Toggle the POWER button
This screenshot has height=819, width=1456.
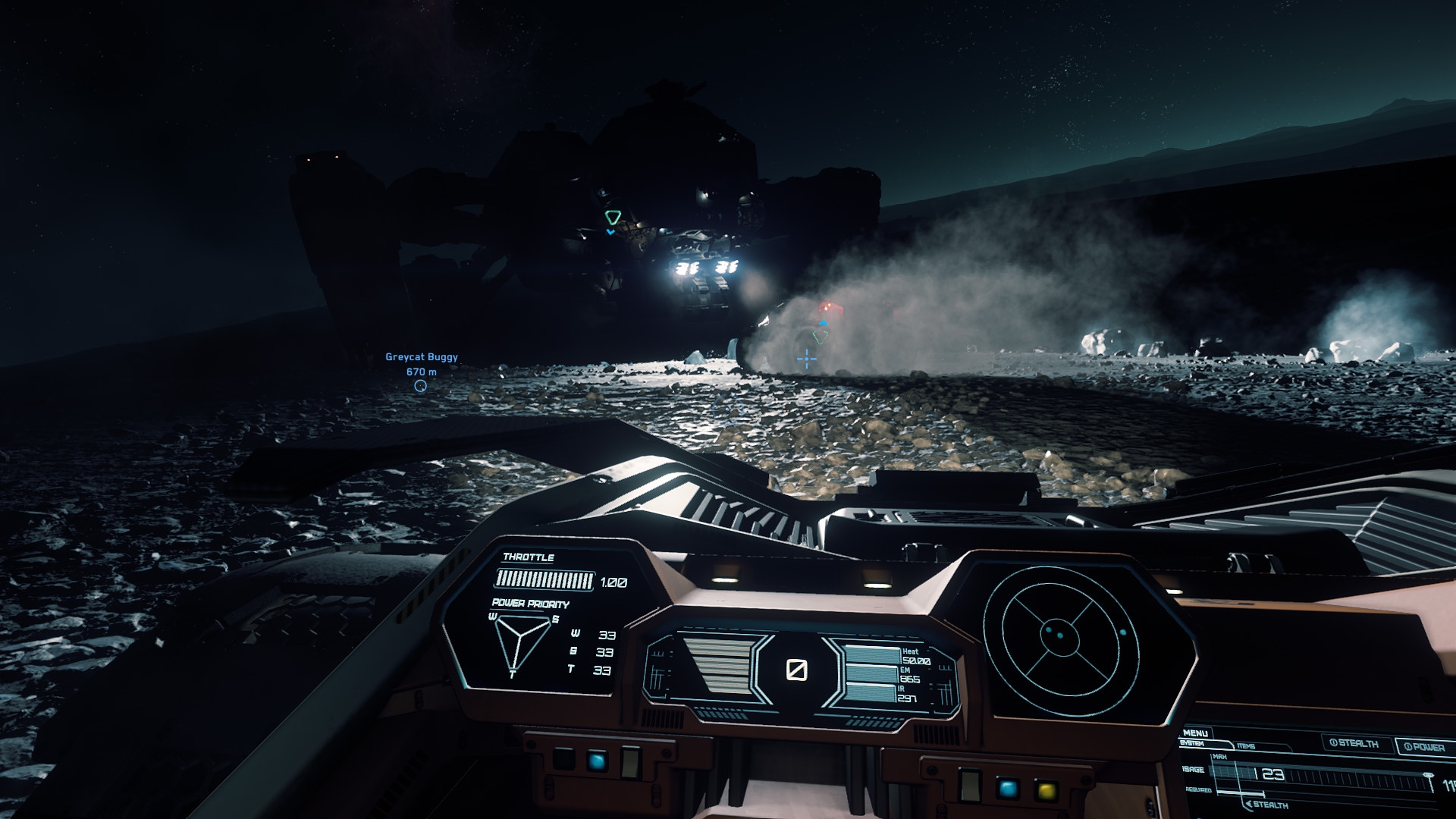pos(1424,747)
